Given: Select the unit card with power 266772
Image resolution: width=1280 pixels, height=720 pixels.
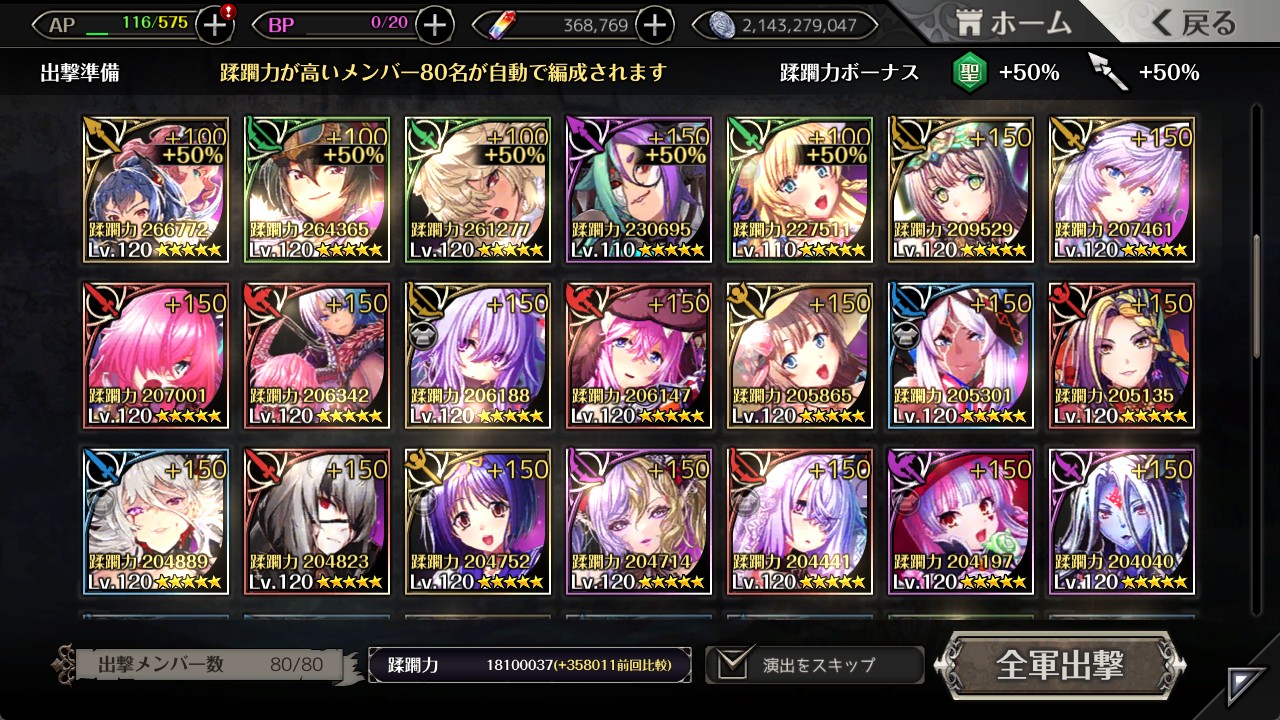Looking at the screenshot, I should click(155, 189).
